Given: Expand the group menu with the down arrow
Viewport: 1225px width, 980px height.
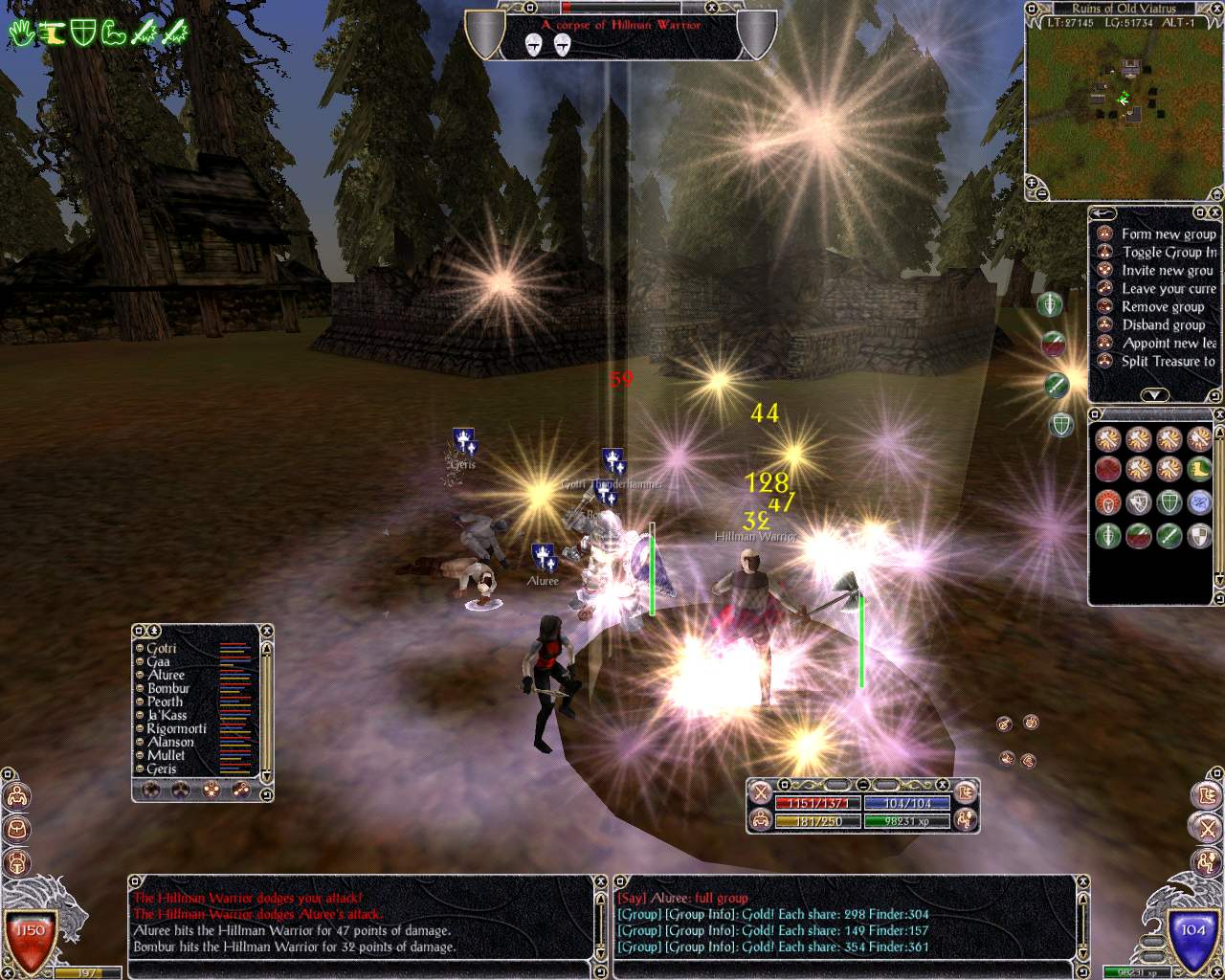Looking at the screenshot, I should (1154, 395).
